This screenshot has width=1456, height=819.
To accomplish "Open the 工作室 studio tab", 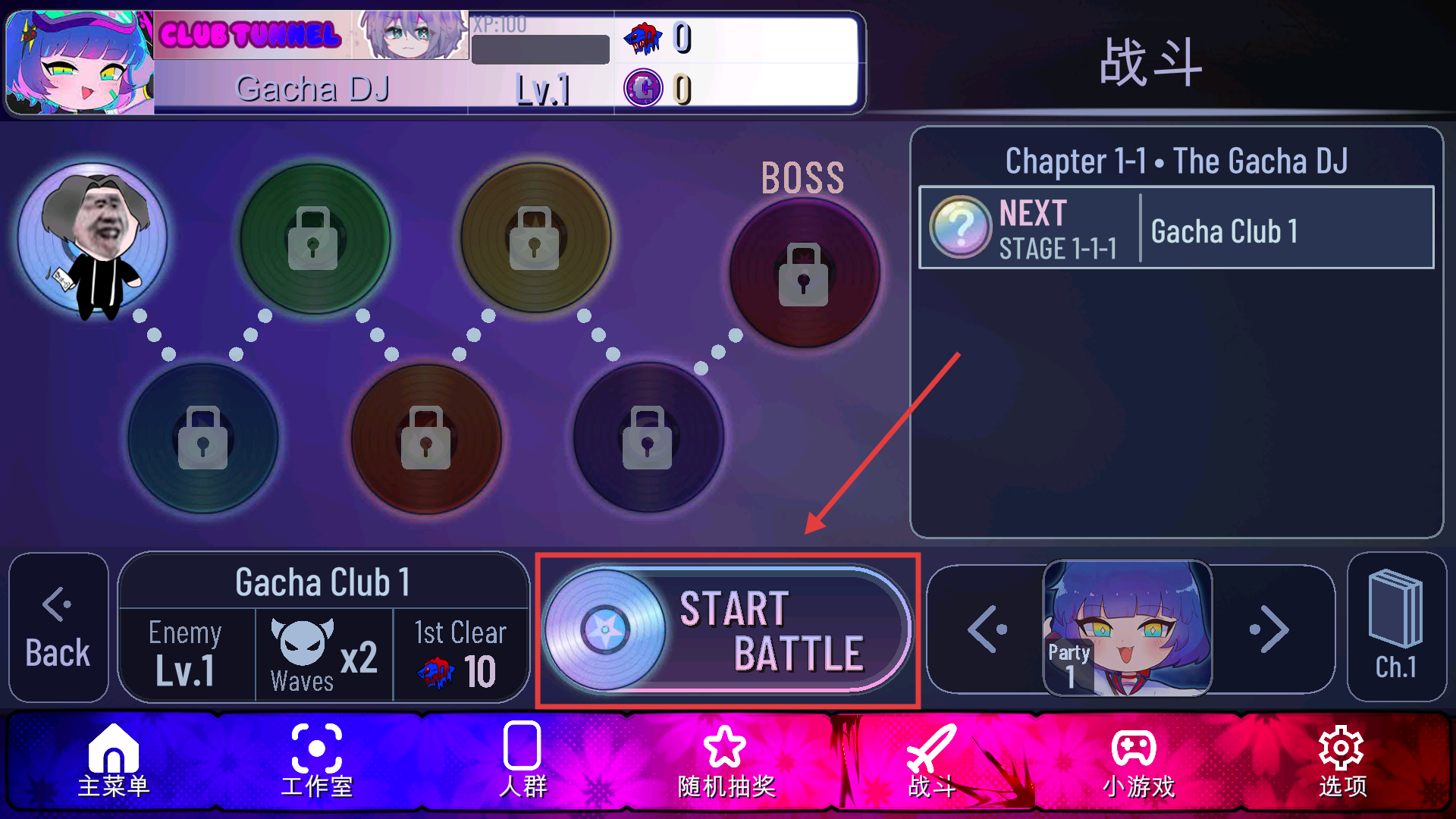I will point(317,761).
